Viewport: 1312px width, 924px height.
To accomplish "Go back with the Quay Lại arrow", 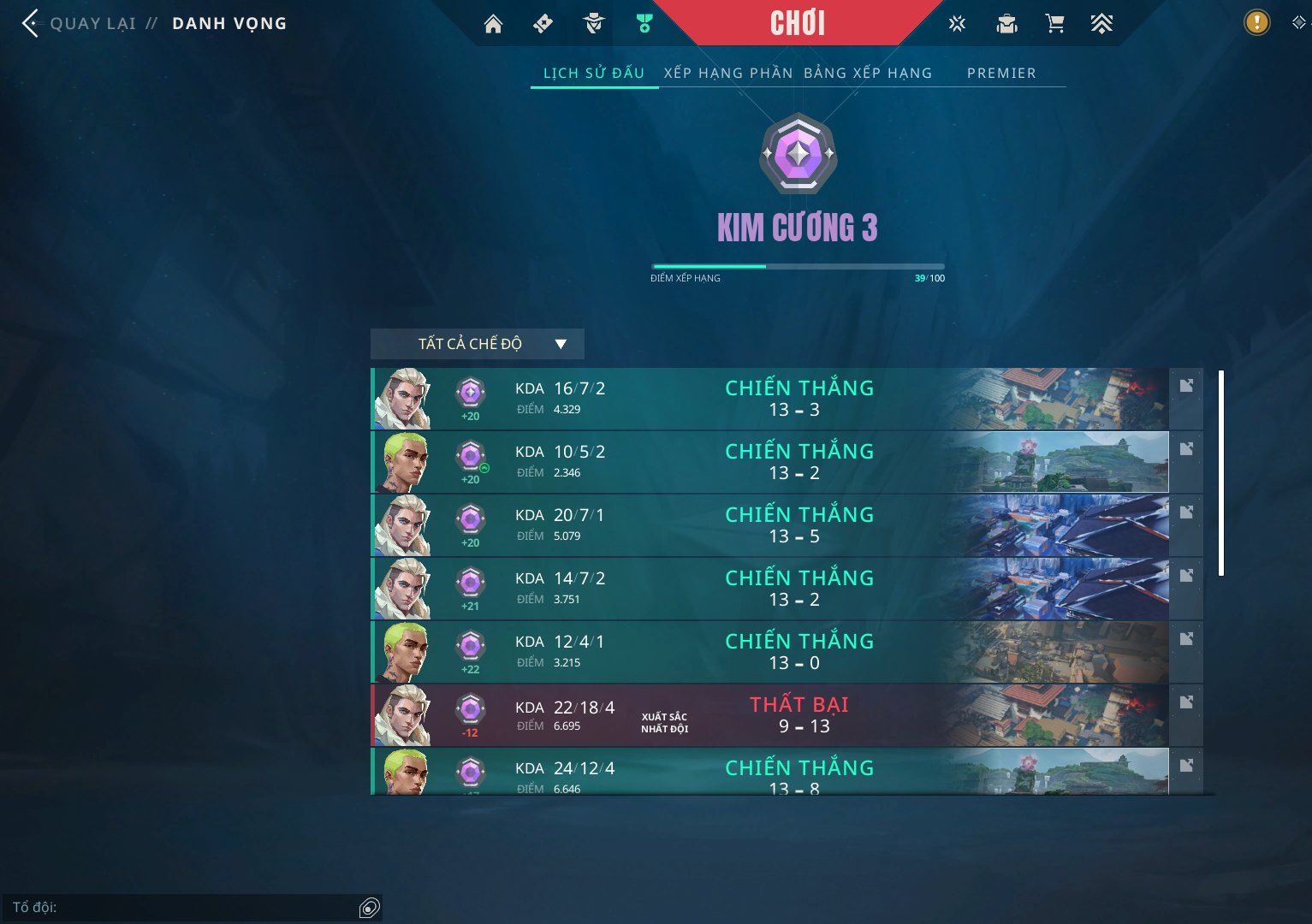I will coord(33,23).
